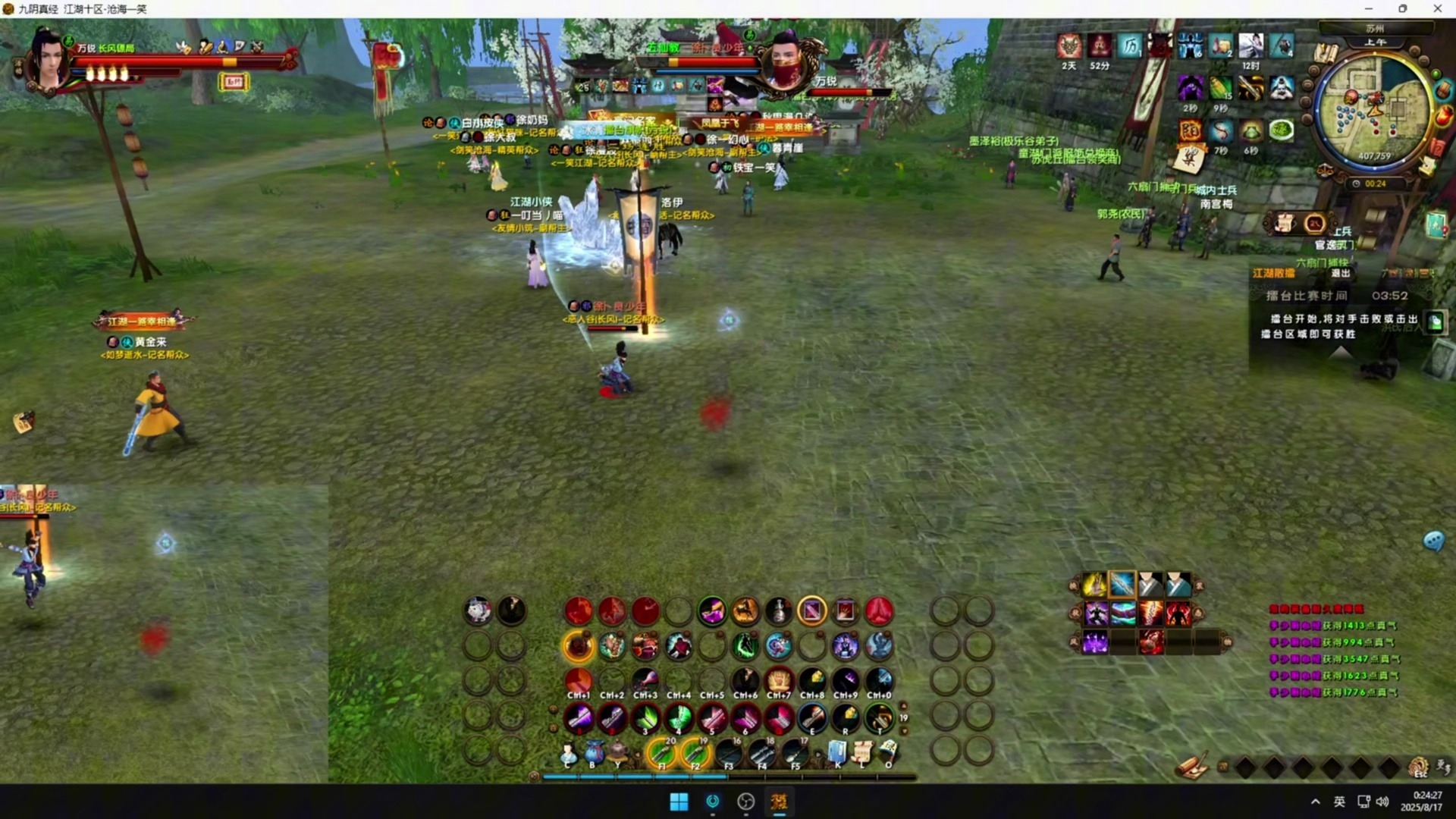Click the 历 calendar buff icon
This screenshot has width=1456, height=819.
coord(1130,46)
